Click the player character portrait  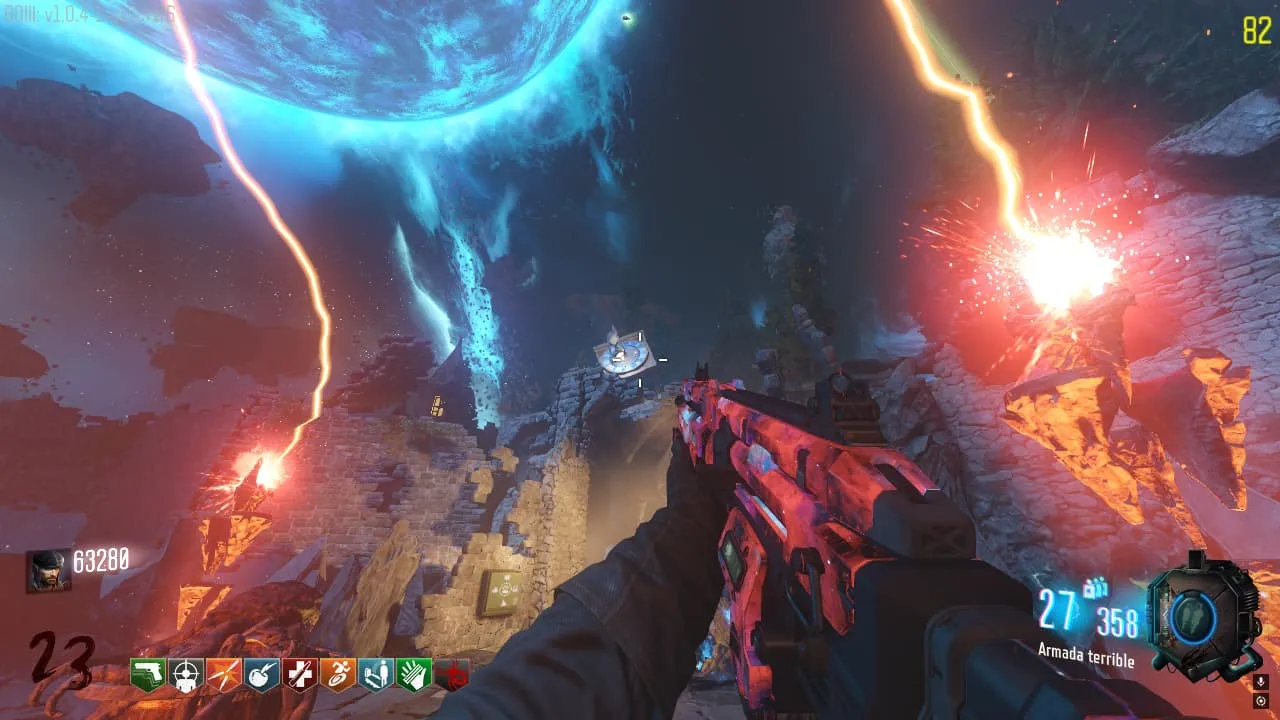pos(48,571)
